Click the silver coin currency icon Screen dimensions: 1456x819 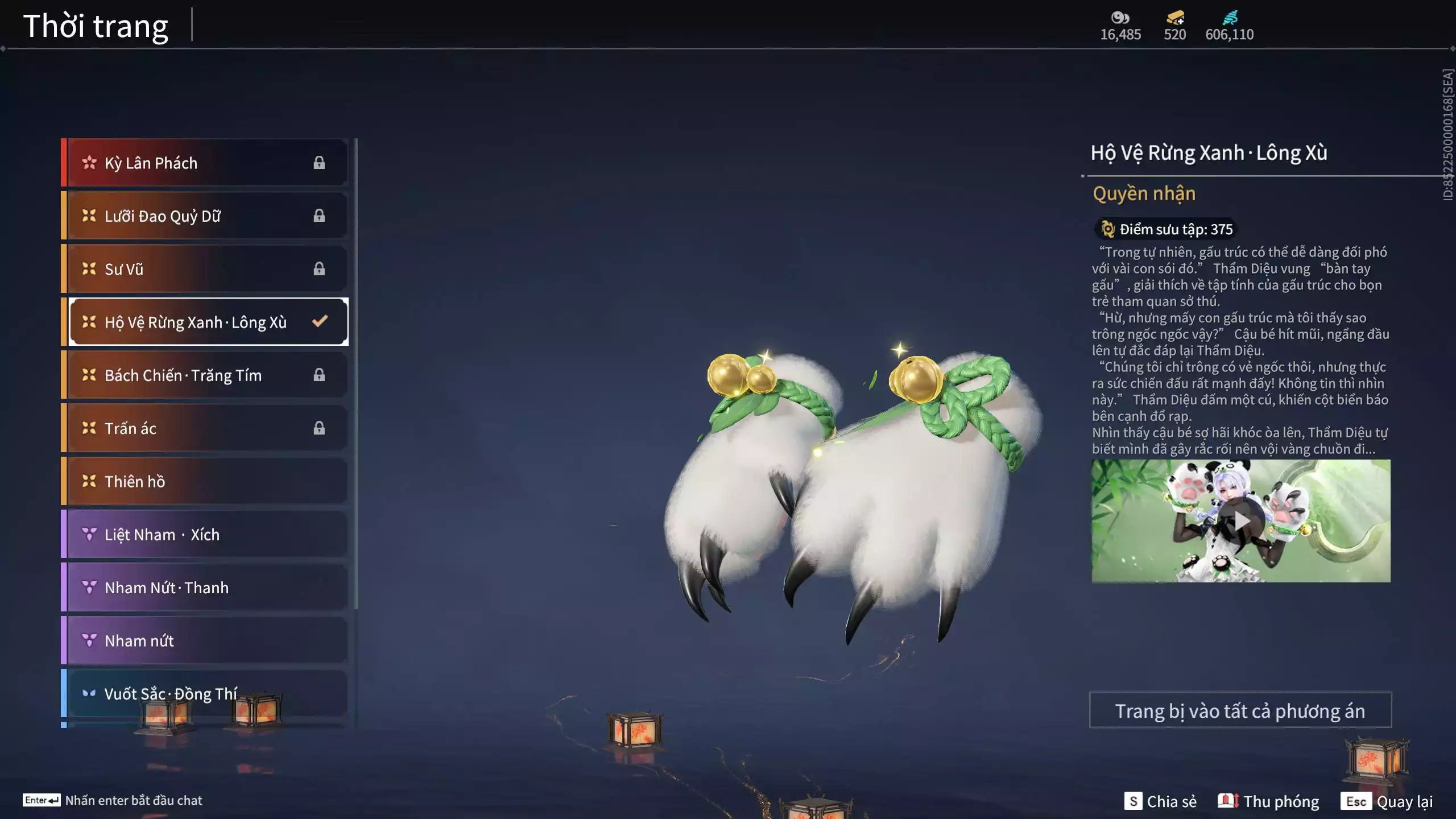1120,18
